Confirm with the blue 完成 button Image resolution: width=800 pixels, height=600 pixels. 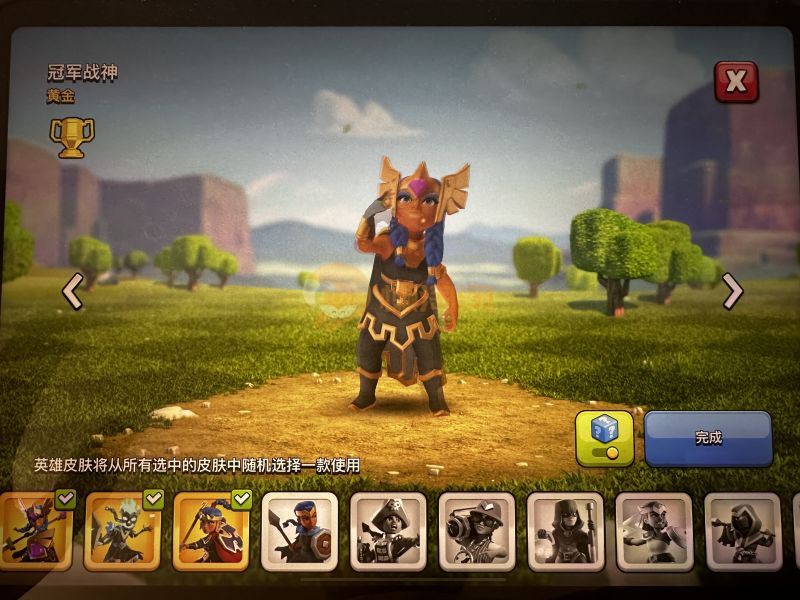click(x=708, y=438)
